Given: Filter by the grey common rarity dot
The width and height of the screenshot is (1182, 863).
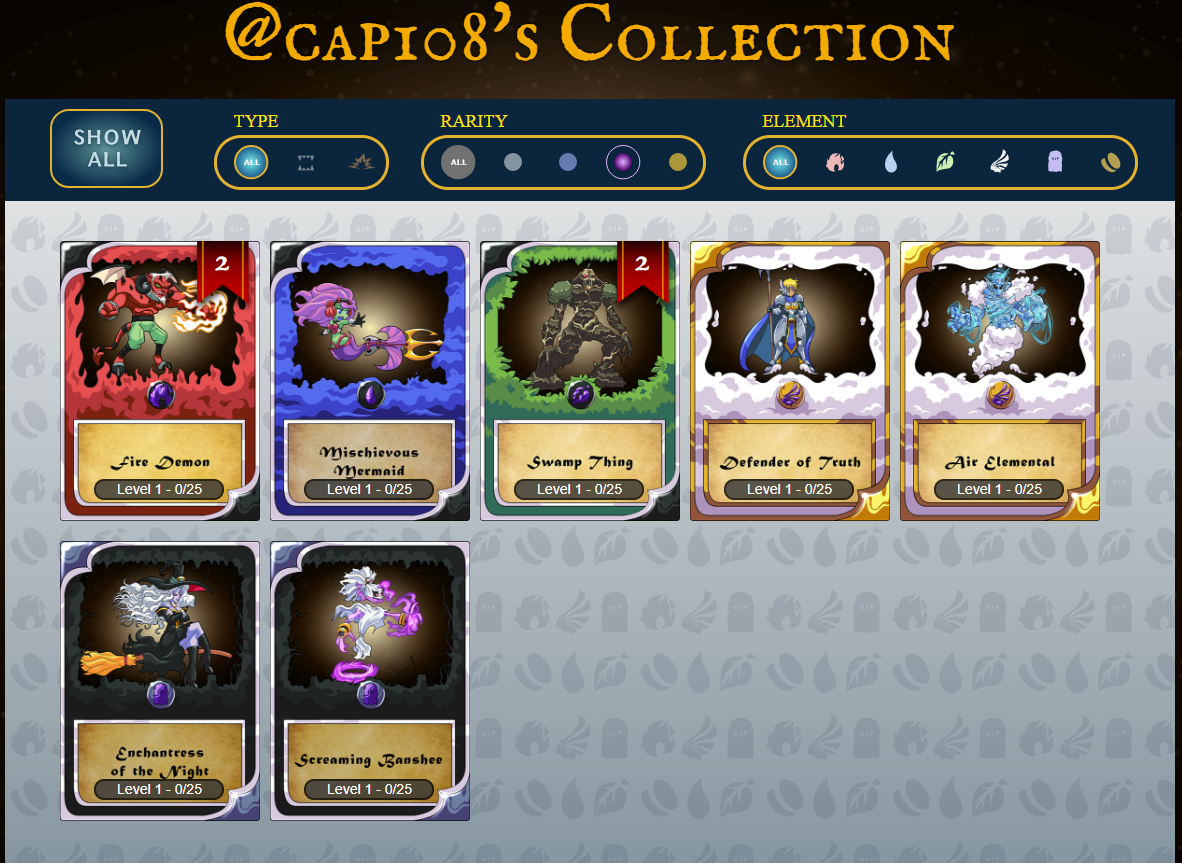Looking at the screenshot, I should (513, 162).
